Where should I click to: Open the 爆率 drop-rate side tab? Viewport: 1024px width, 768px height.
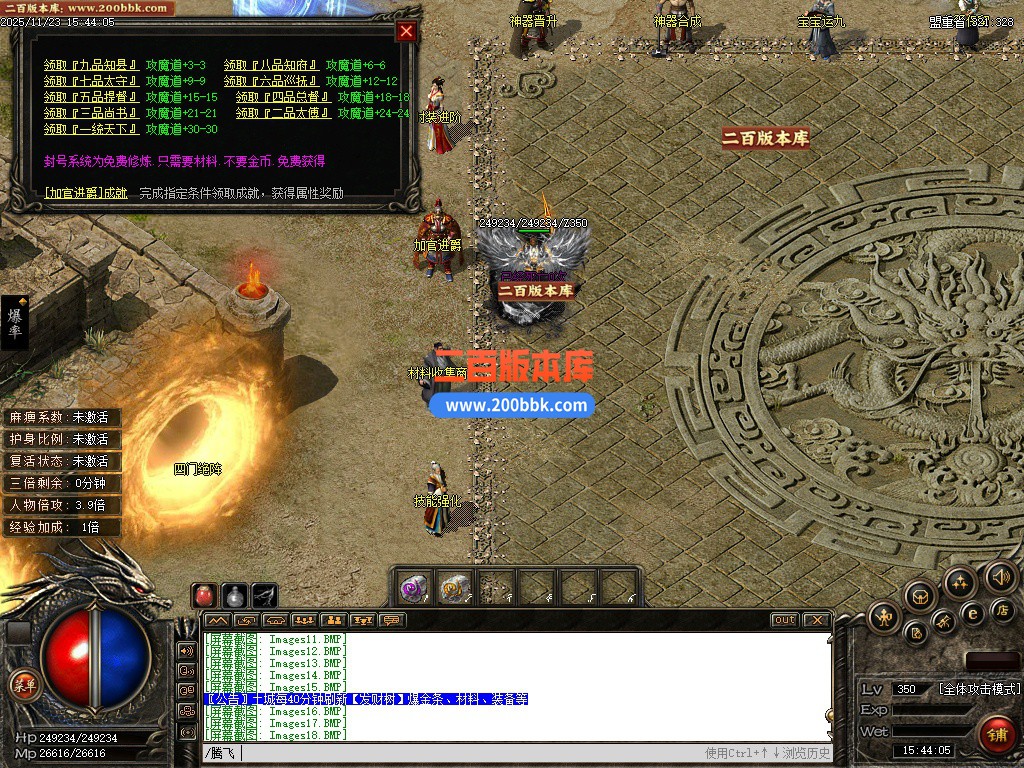(15, 322)
